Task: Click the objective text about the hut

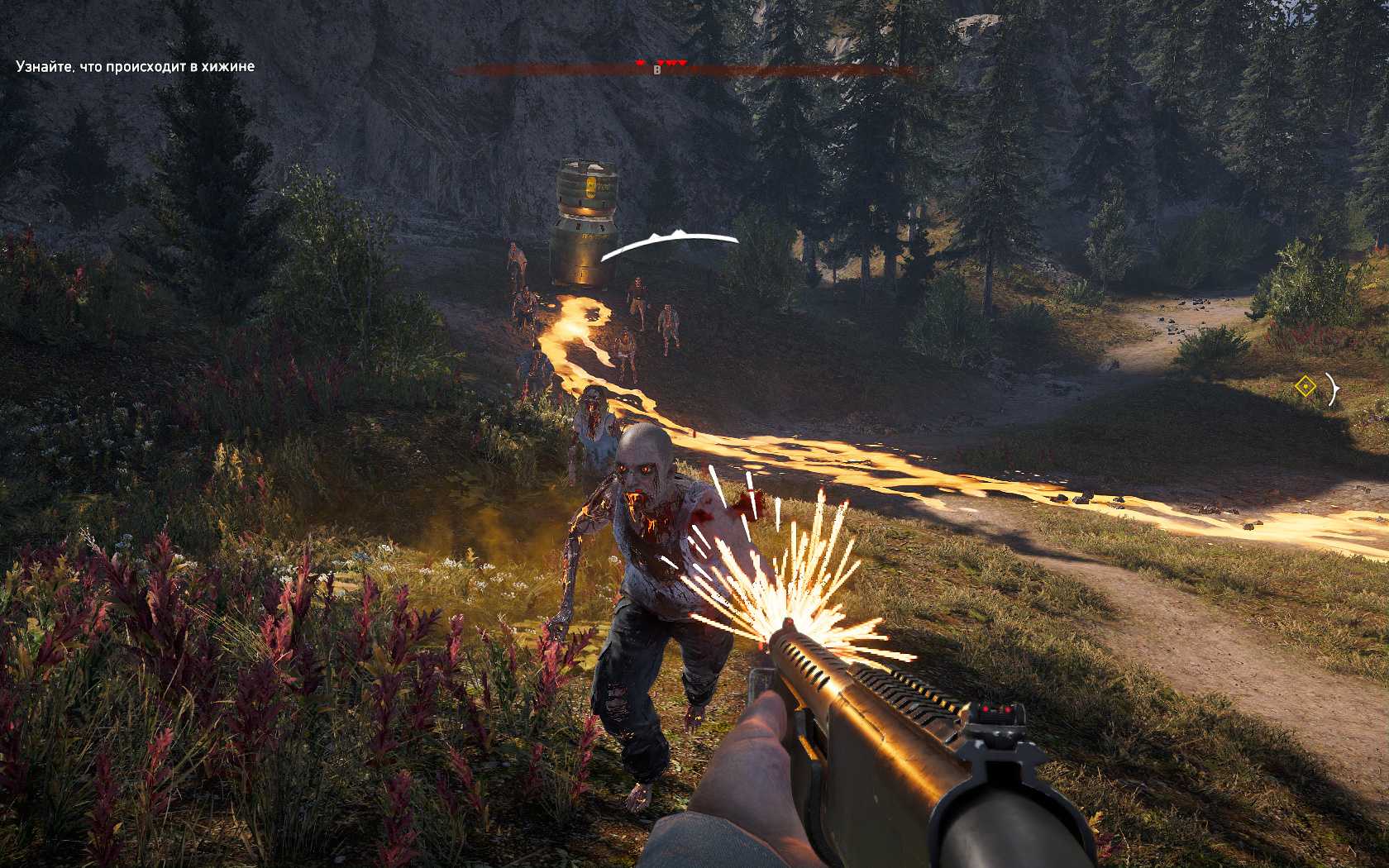Action: 135,66
